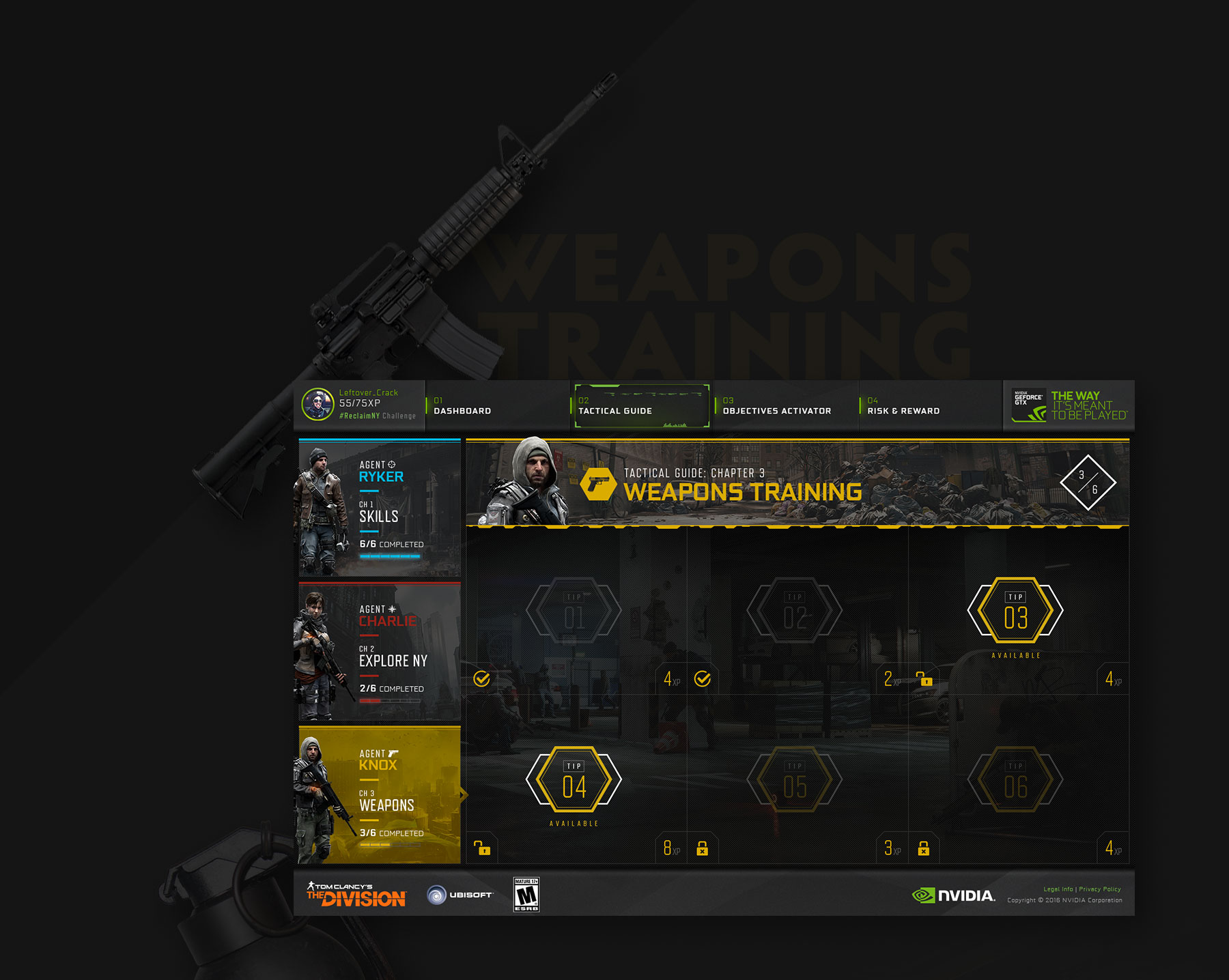The width and height of the screenshot is (1229, 980).
Task: Select the locked Tip 05 hexagon
Action: [795, 779]
